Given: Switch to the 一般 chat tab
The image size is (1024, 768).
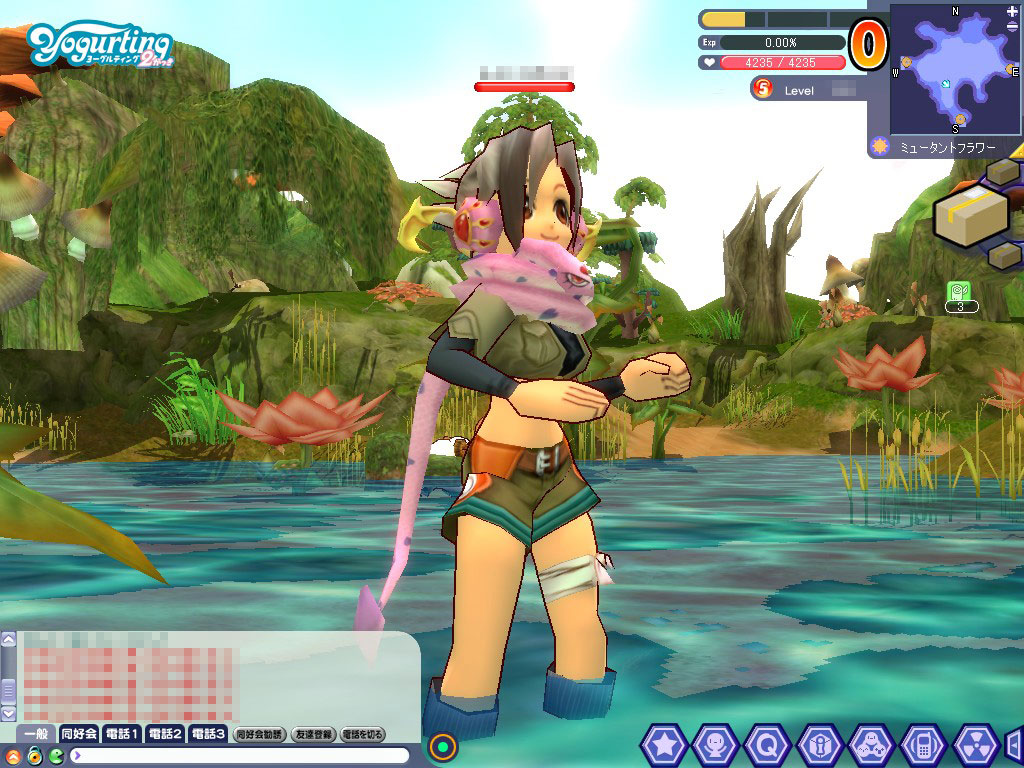Looking at the screenshot, I should coord(37,734).
